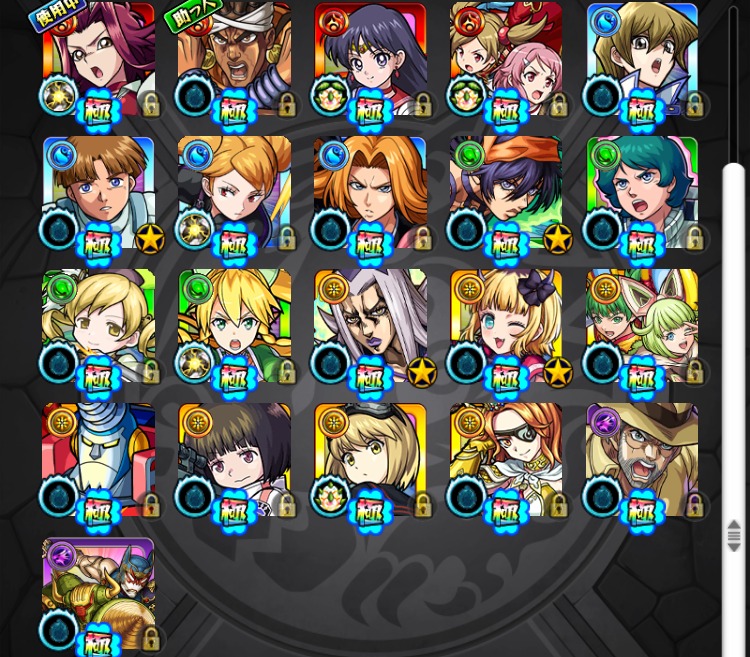Select the long orange-haired stern man

coord(370,192)
